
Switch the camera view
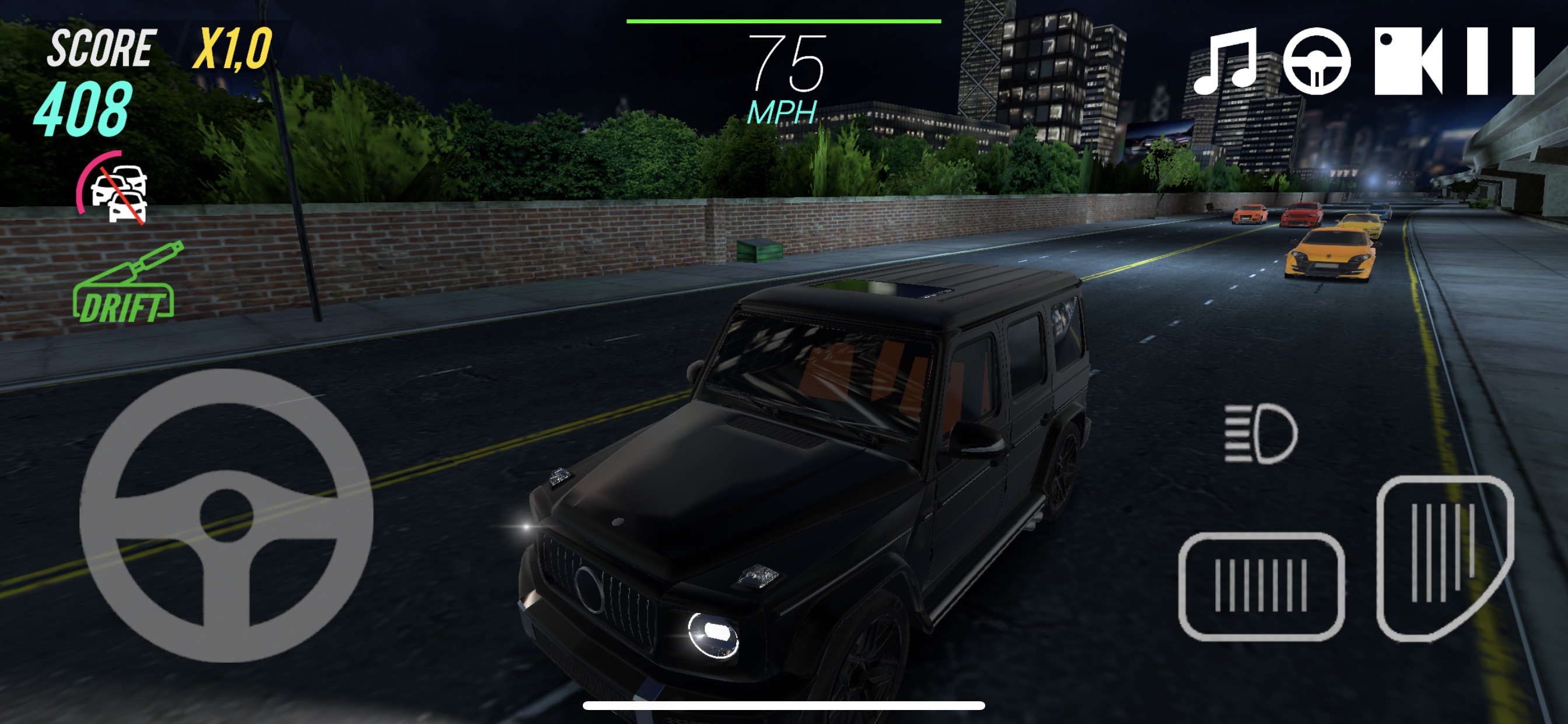1408,61
